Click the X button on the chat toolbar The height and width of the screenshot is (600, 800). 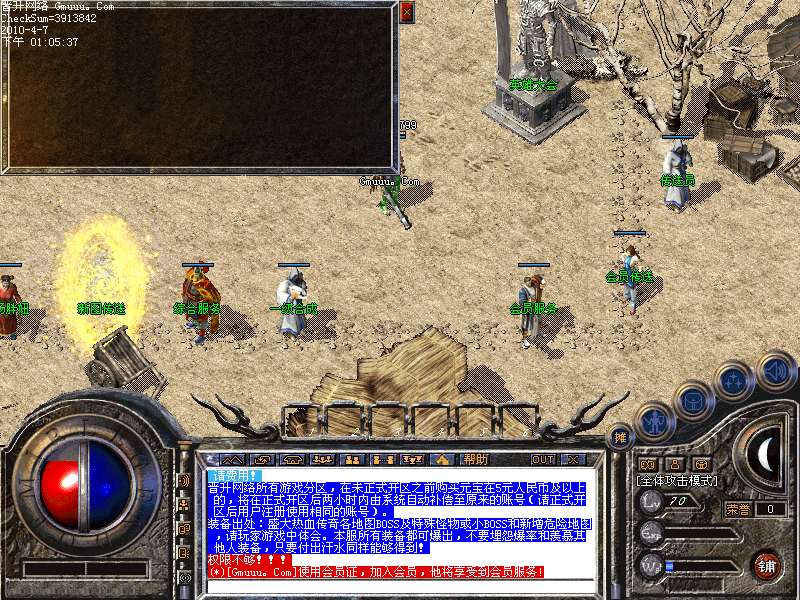pyautogui.click(x=573, y=459)
